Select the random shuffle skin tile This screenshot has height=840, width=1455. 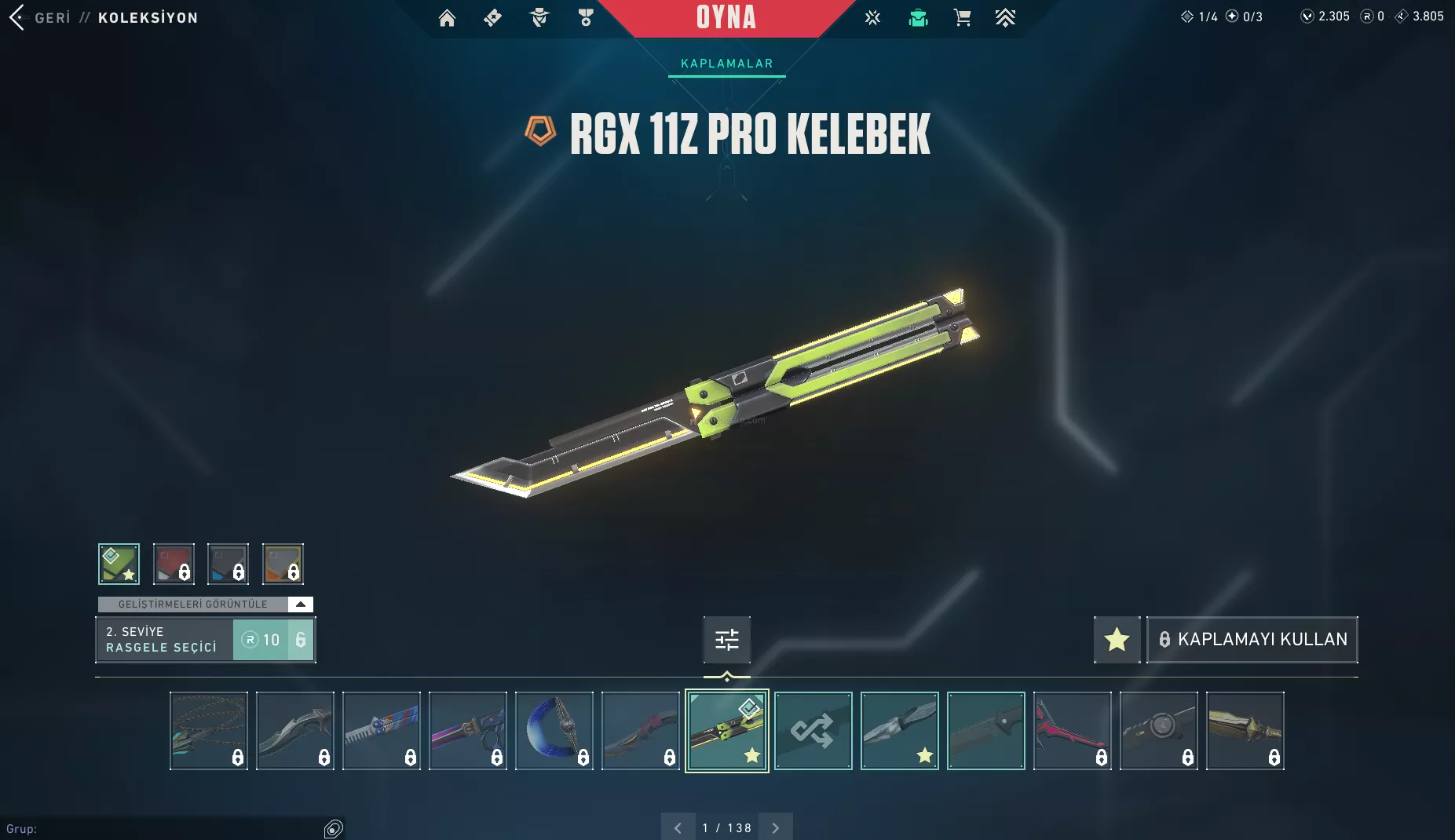[813, 731]
